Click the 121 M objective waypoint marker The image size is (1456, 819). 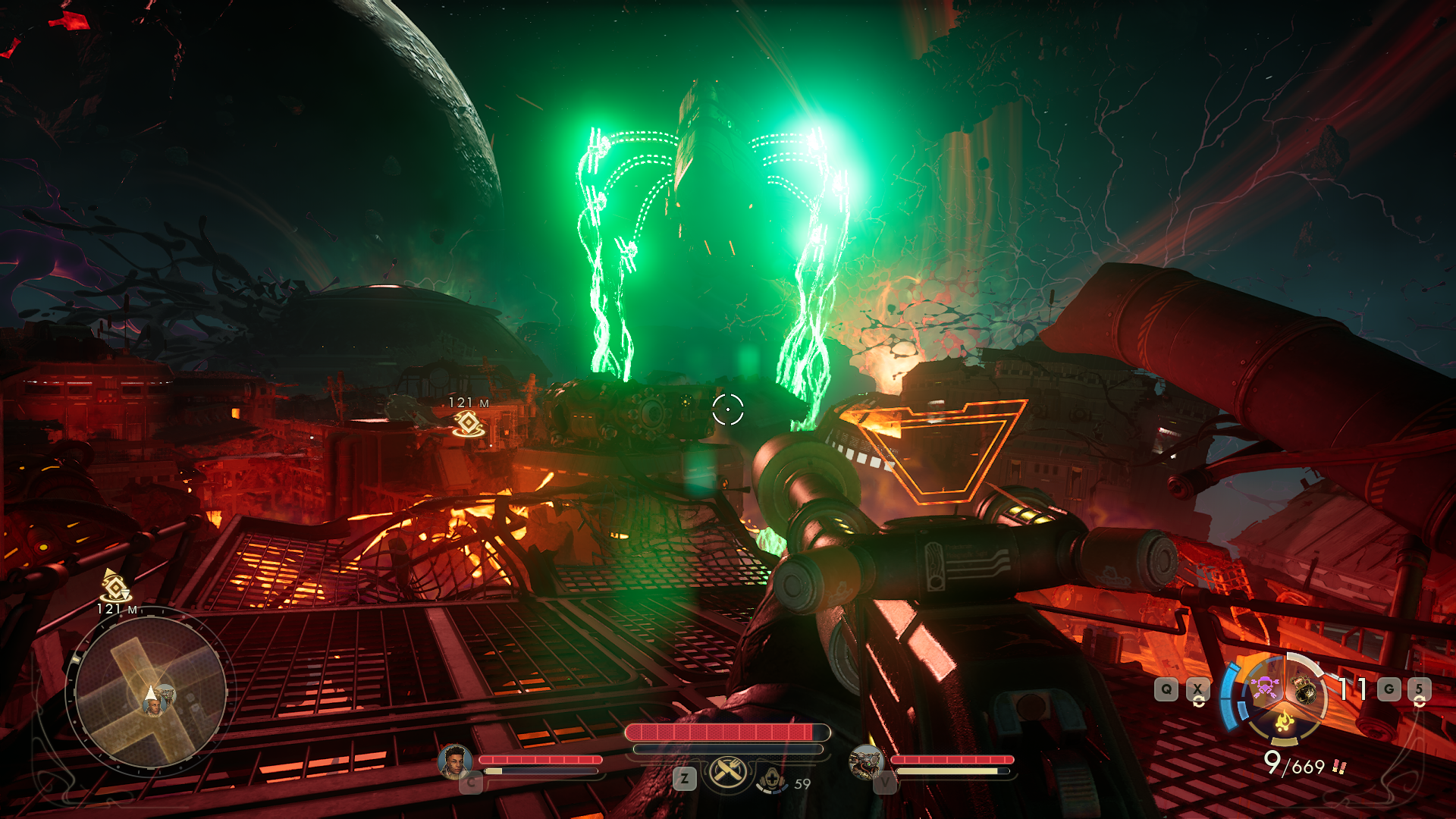point(469,423)
